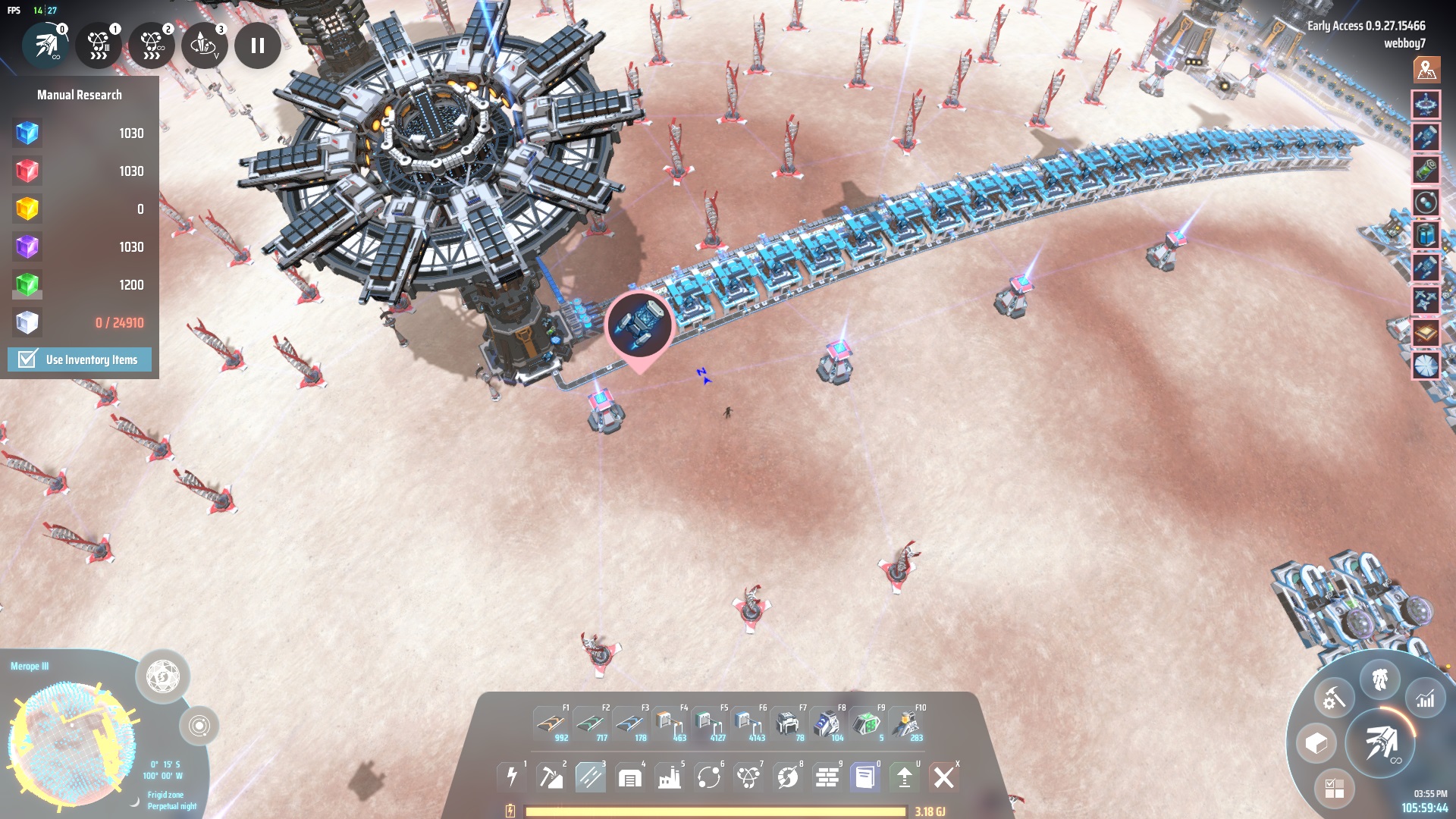This screenshot has height=819, width=1456.
Task: Select the green fuel rod notification icon
Action: [x=1426, y=169]
